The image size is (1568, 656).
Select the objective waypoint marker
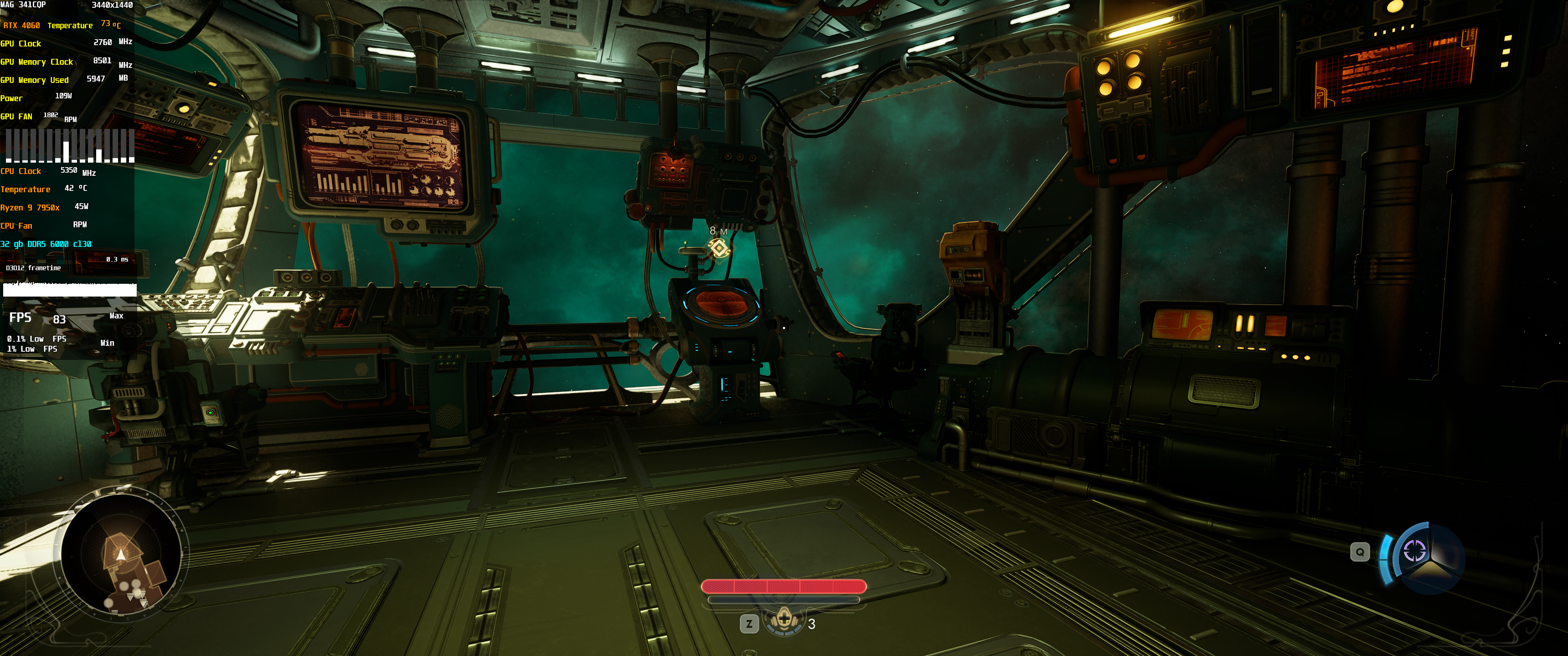coord(719,248)
